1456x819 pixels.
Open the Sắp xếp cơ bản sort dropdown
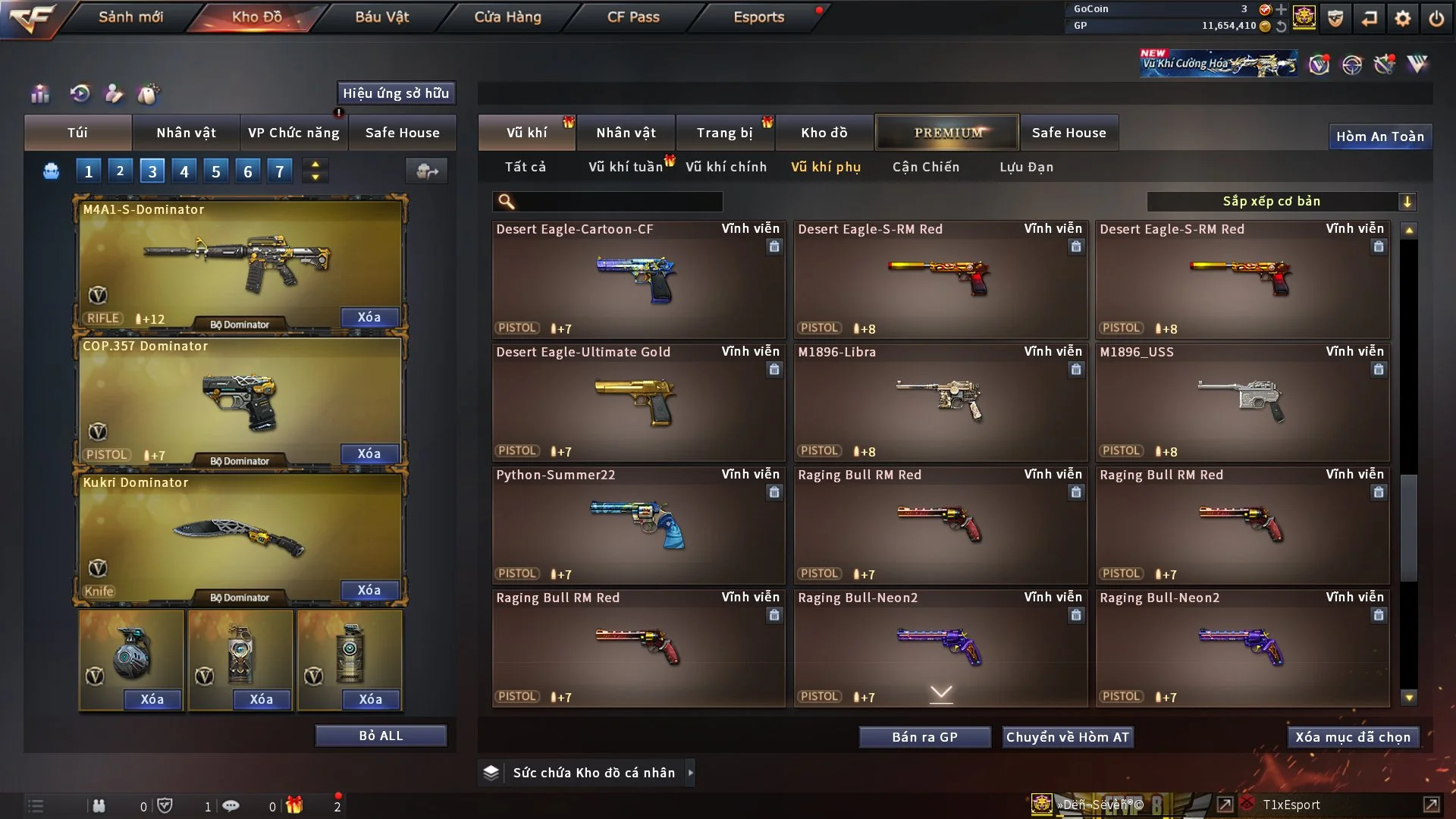[x=1281, y=202]
